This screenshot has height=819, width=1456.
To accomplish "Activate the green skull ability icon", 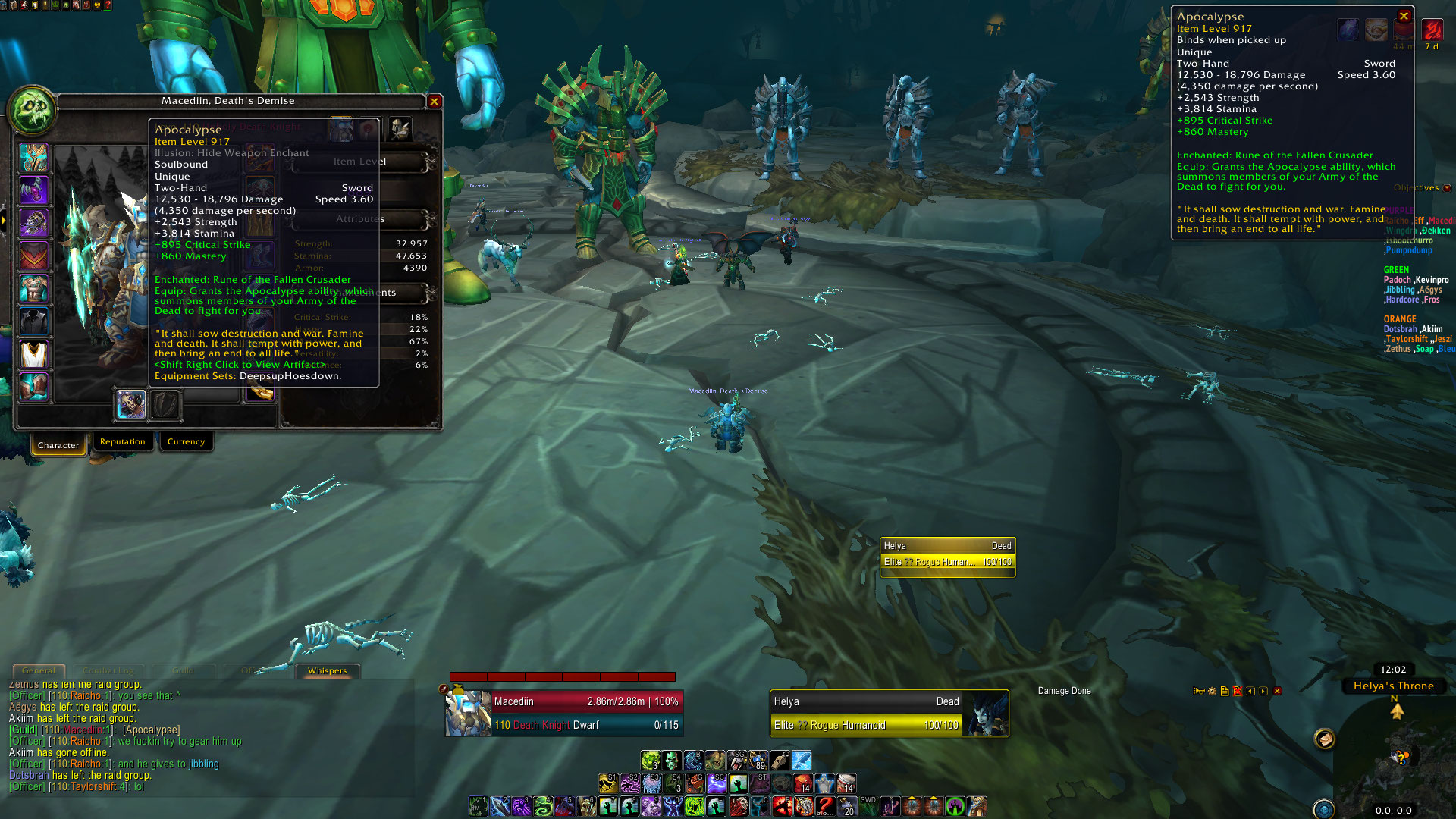I will [671, 760].
